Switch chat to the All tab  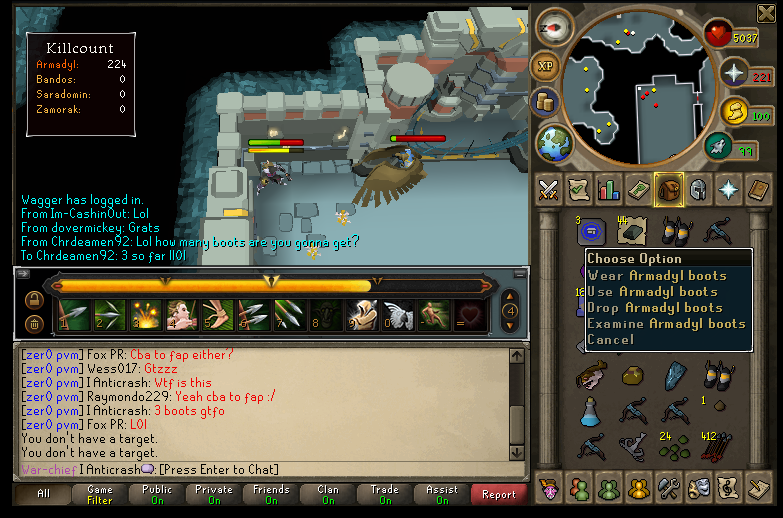click(44, 494)
